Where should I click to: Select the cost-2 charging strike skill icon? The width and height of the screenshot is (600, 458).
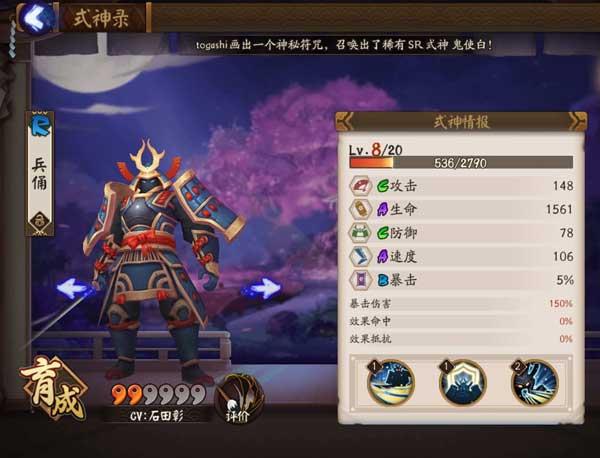tap(535, 383)
